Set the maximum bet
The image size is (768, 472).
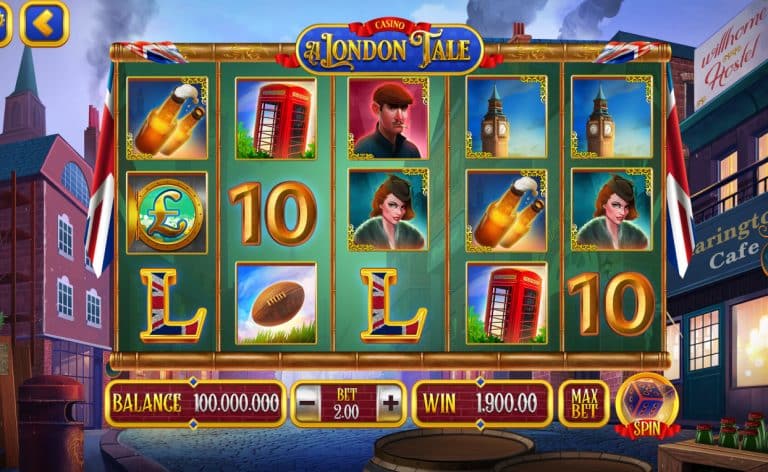584,403
